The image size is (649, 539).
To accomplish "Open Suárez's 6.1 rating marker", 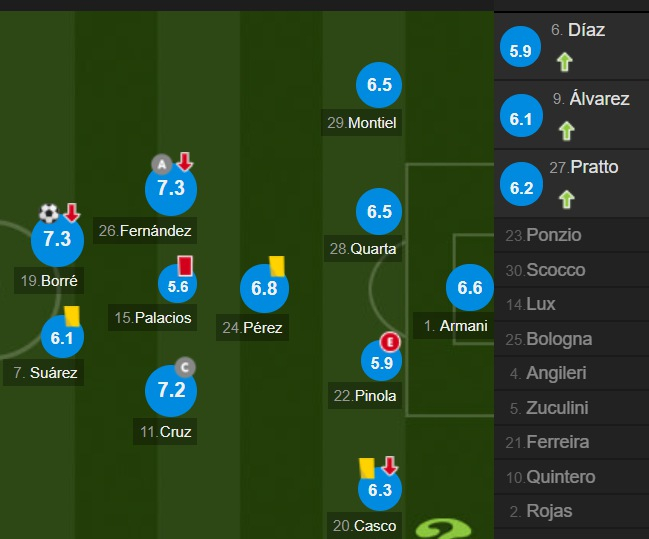I will (x=62, y=338).
